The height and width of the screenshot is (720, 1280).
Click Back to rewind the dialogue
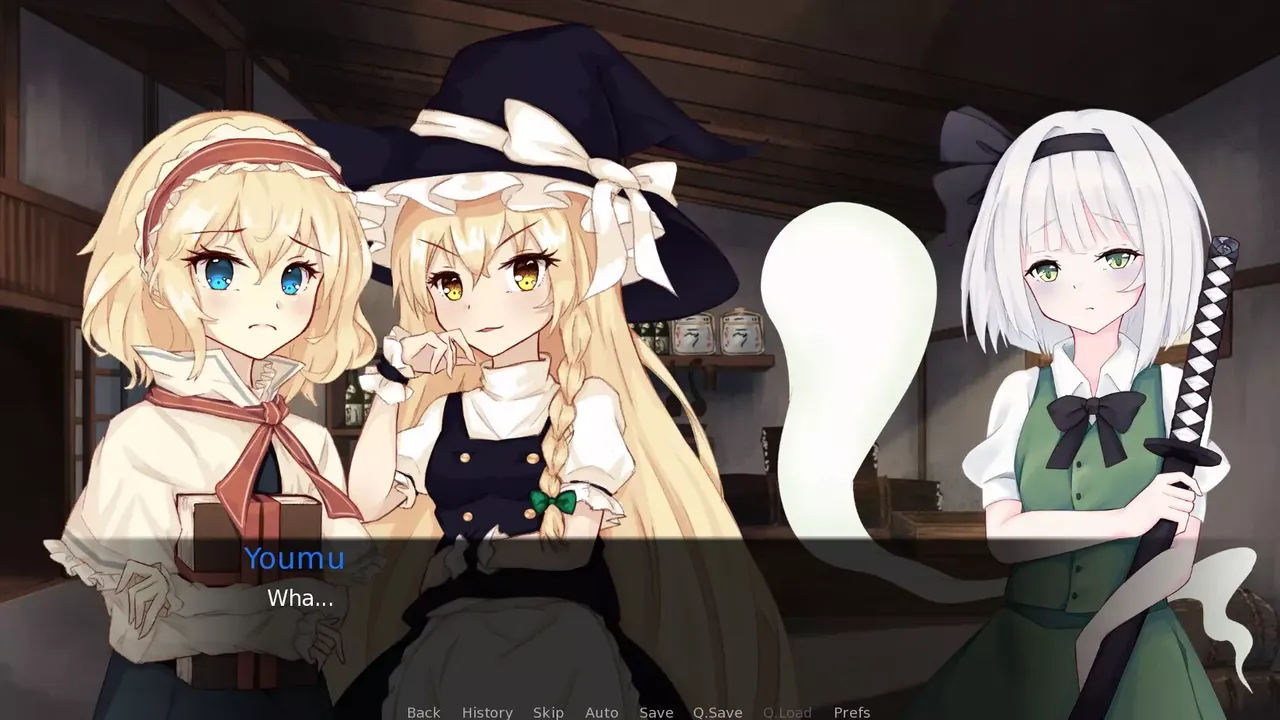point(423,712)
